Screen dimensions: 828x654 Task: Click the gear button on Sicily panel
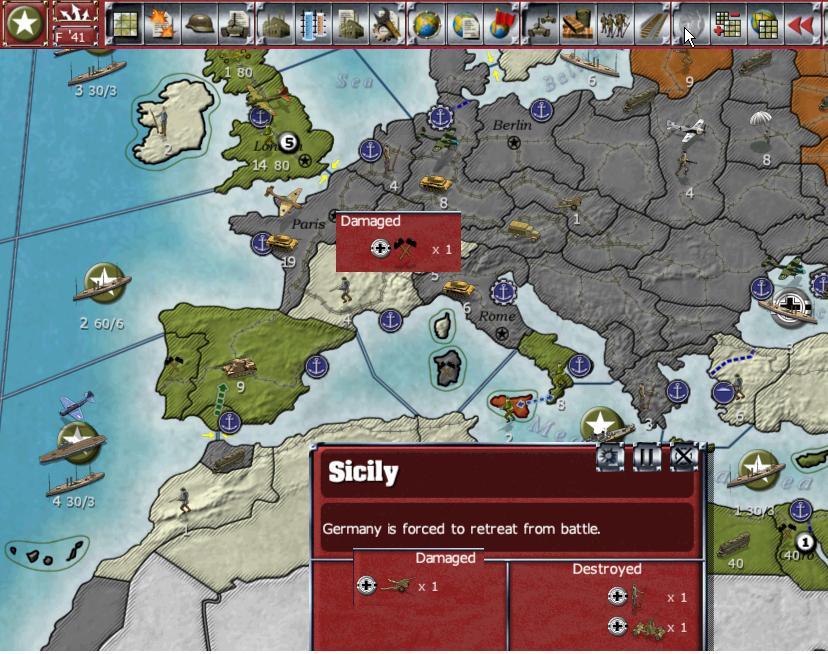[x=611, y=458]
